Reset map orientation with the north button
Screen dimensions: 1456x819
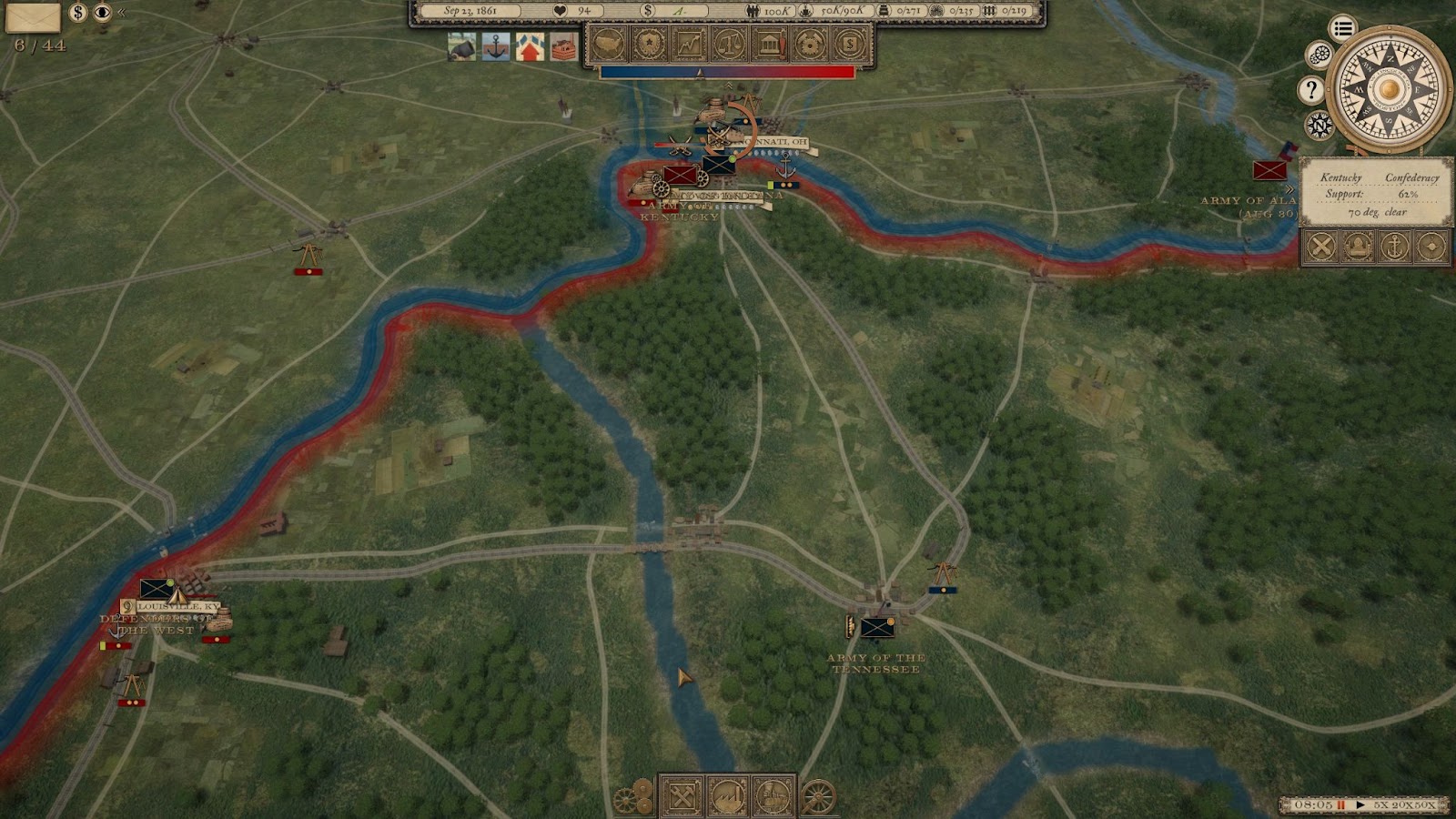[1319, 125]
